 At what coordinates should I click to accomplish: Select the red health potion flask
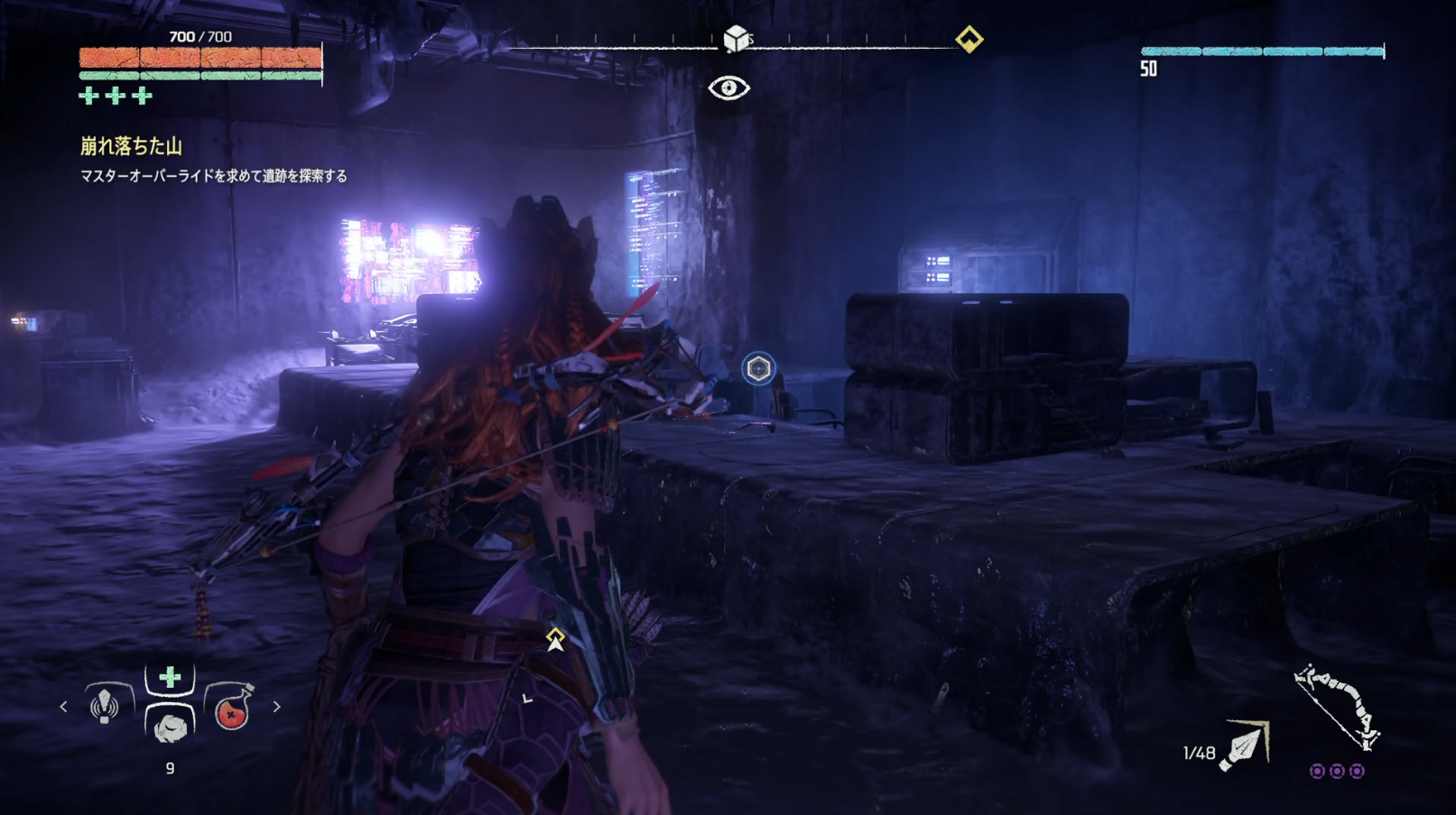231,709
